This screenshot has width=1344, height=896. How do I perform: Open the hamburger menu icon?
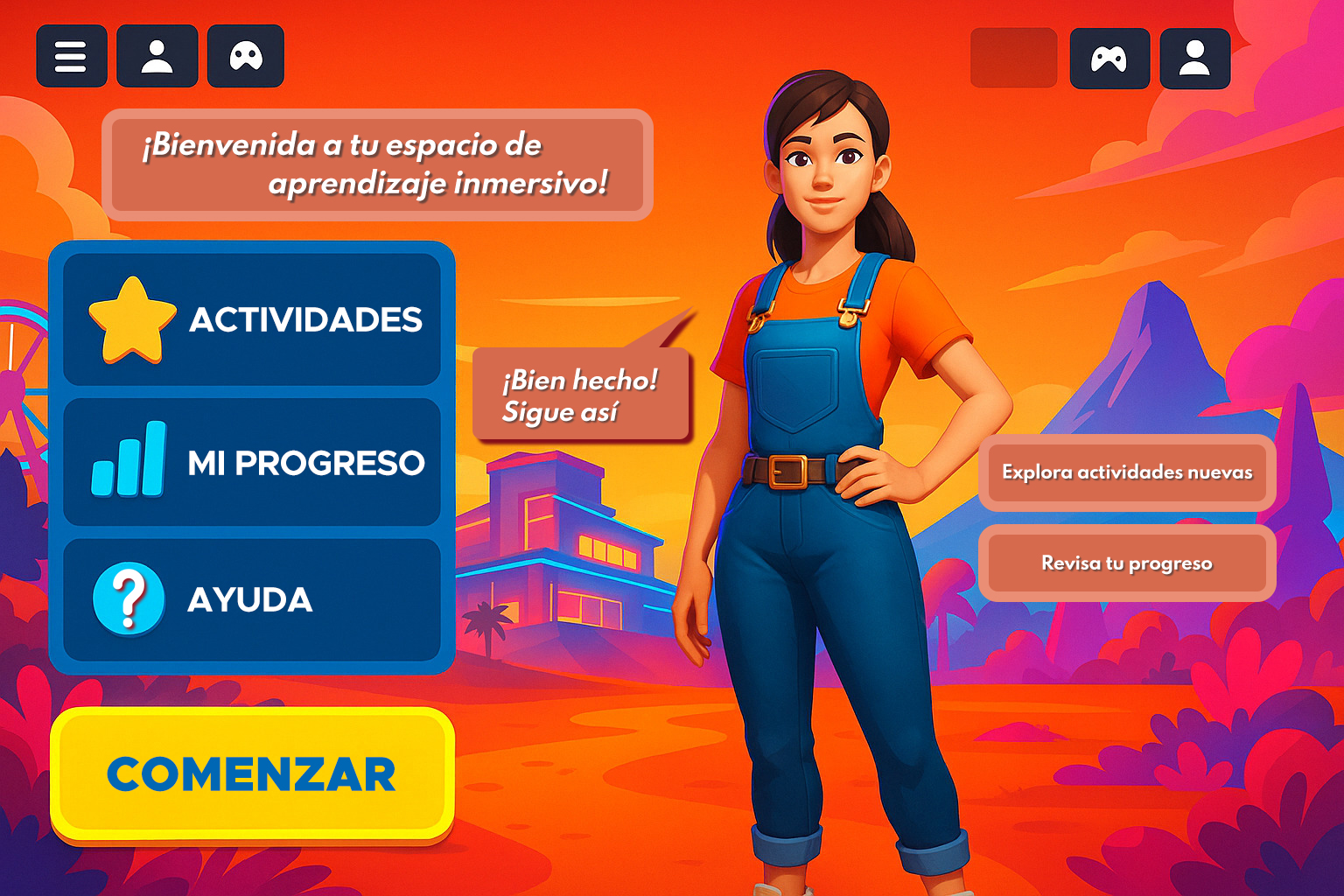click(x=72, y=56)
